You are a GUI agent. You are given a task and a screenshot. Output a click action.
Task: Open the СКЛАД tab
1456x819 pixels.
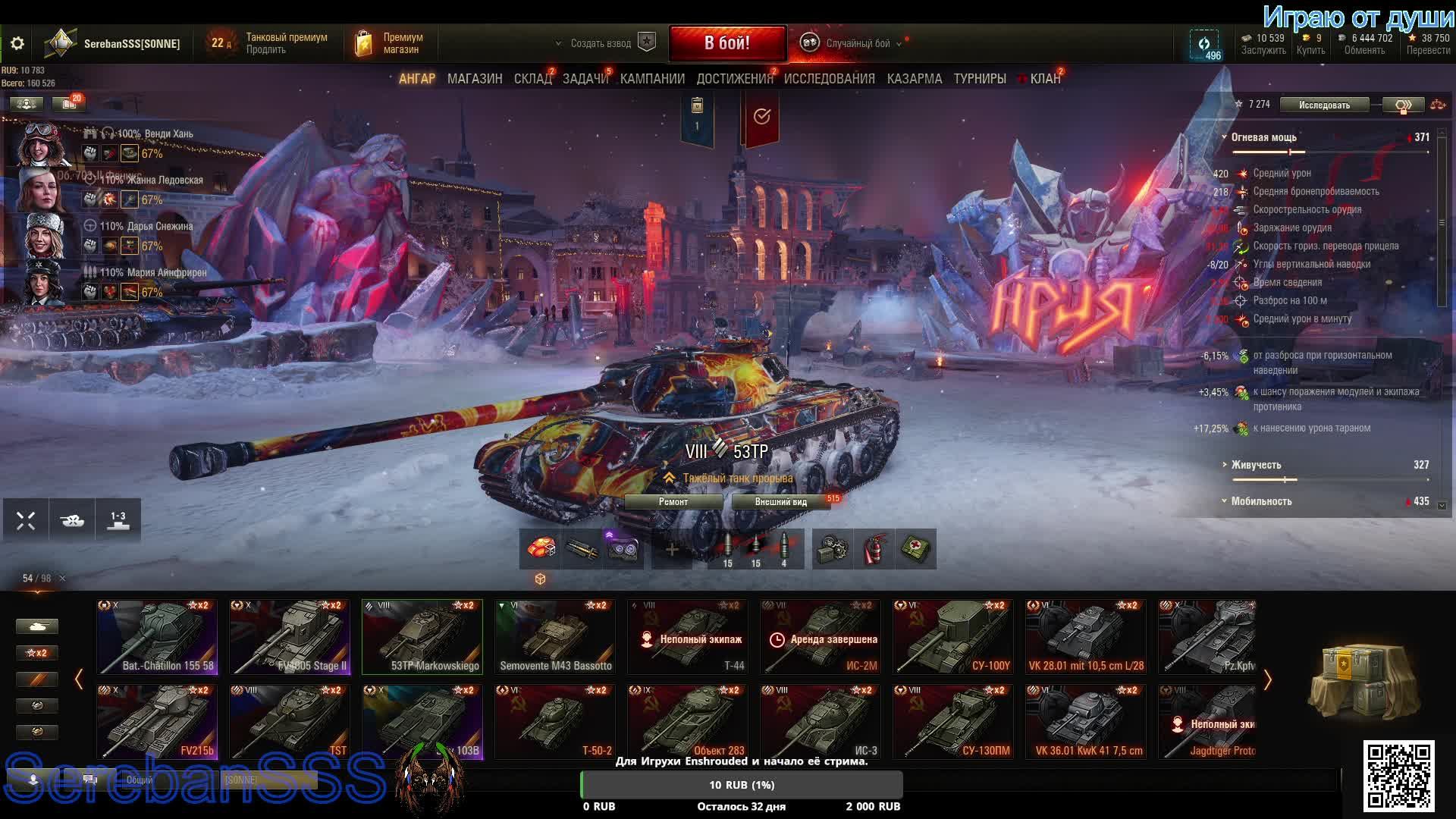click(x=532, y=79)
